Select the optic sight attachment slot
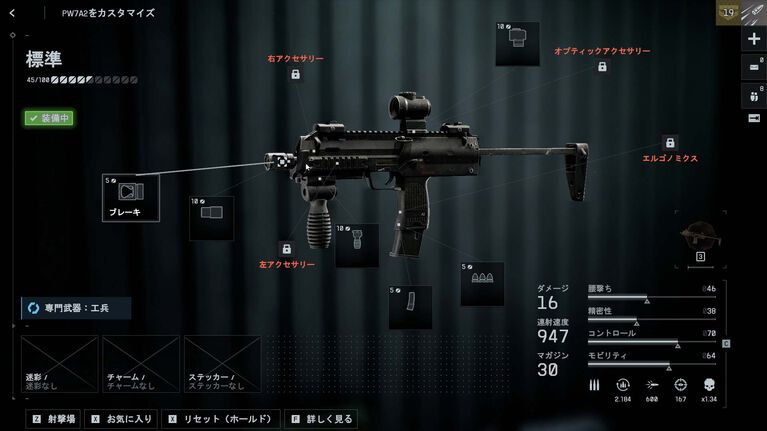This screenshot has height=431, width=767. [x=517, y=43]
